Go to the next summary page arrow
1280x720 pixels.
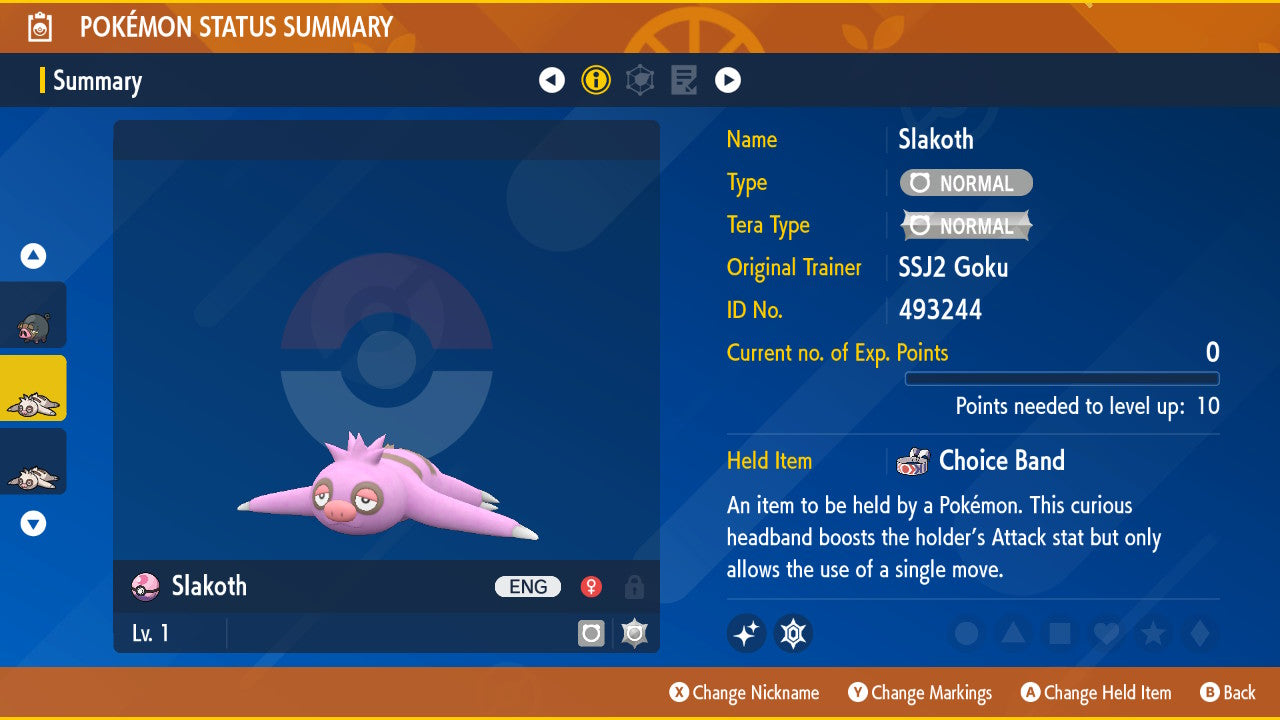(728, 80)
